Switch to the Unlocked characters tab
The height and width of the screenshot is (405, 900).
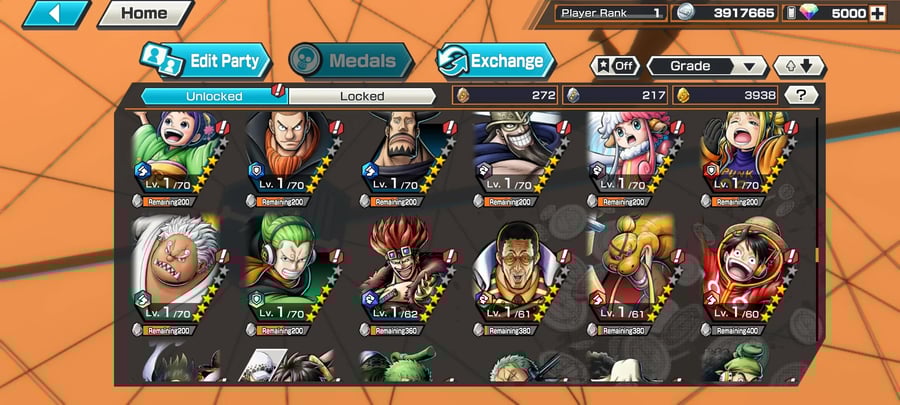click(x=213, y=96)
